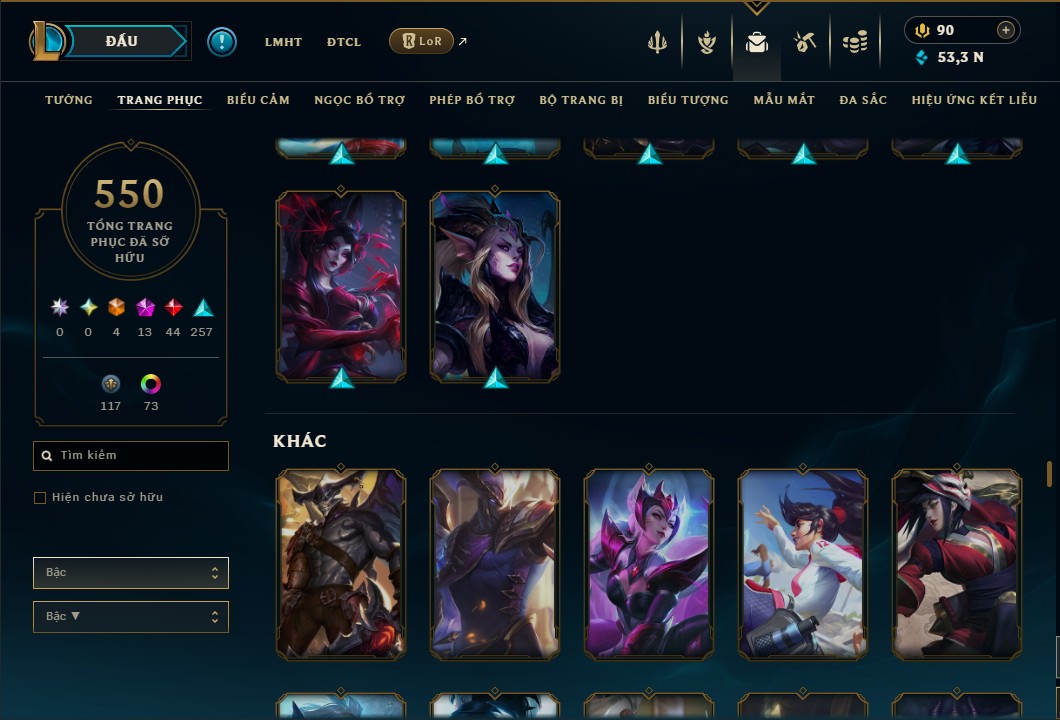The width and height of the screenshot is (1060, 720).
Task: Open the BIỂU TƯỢNG tab
Action: (x=688, y=100)
